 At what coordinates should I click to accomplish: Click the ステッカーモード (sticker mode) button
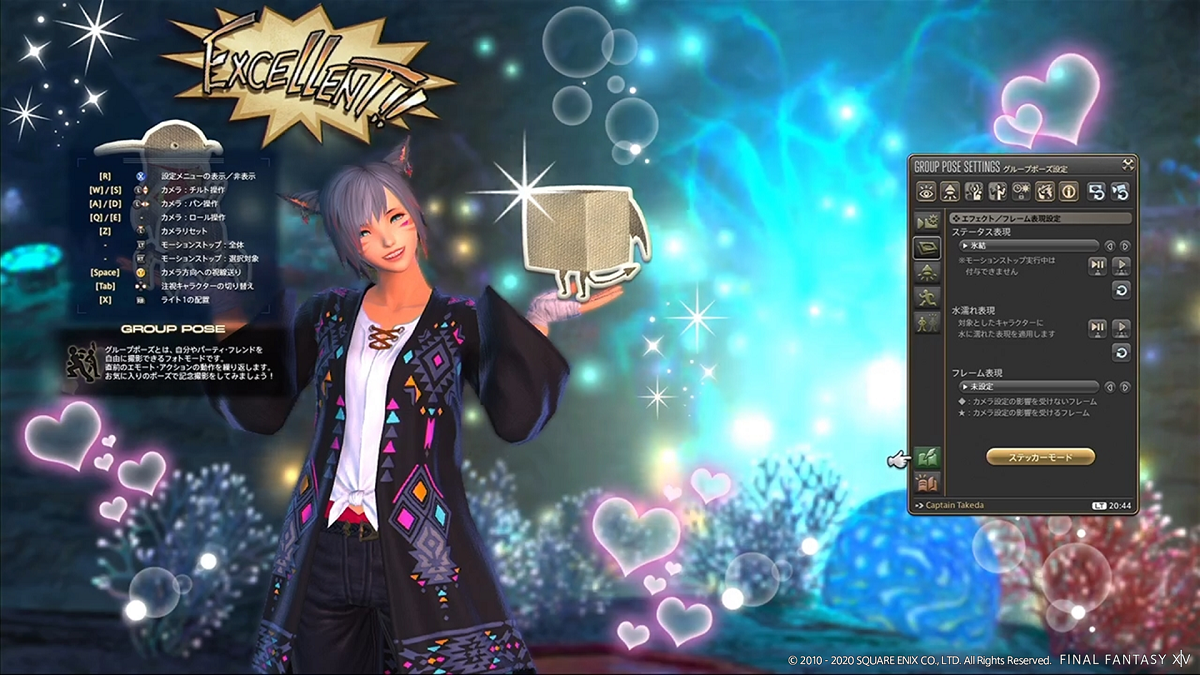pyautogui.click(x=1040, y=457)
